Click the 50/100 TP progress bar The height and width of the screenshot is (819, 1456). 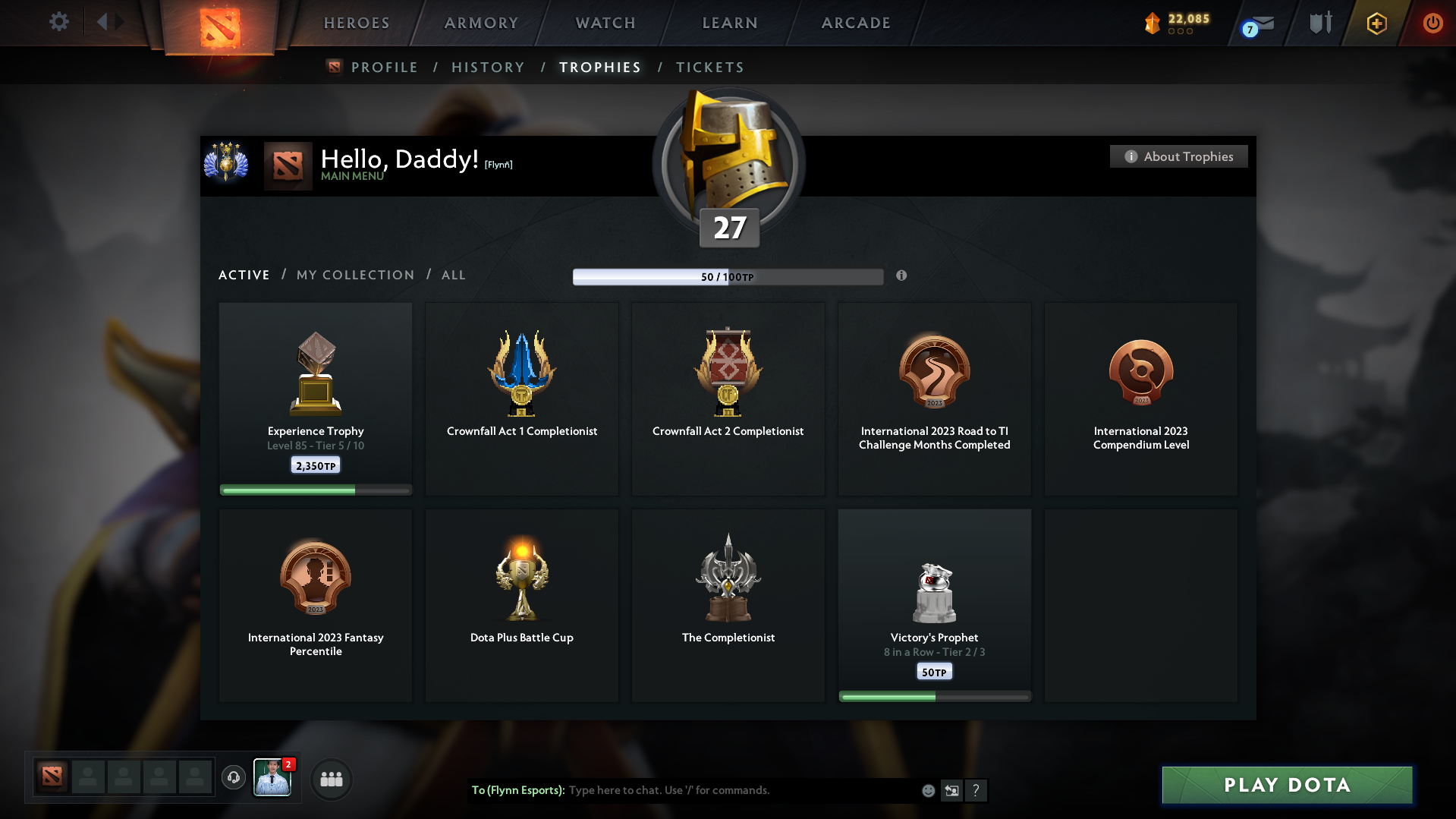tap(728, 276)
